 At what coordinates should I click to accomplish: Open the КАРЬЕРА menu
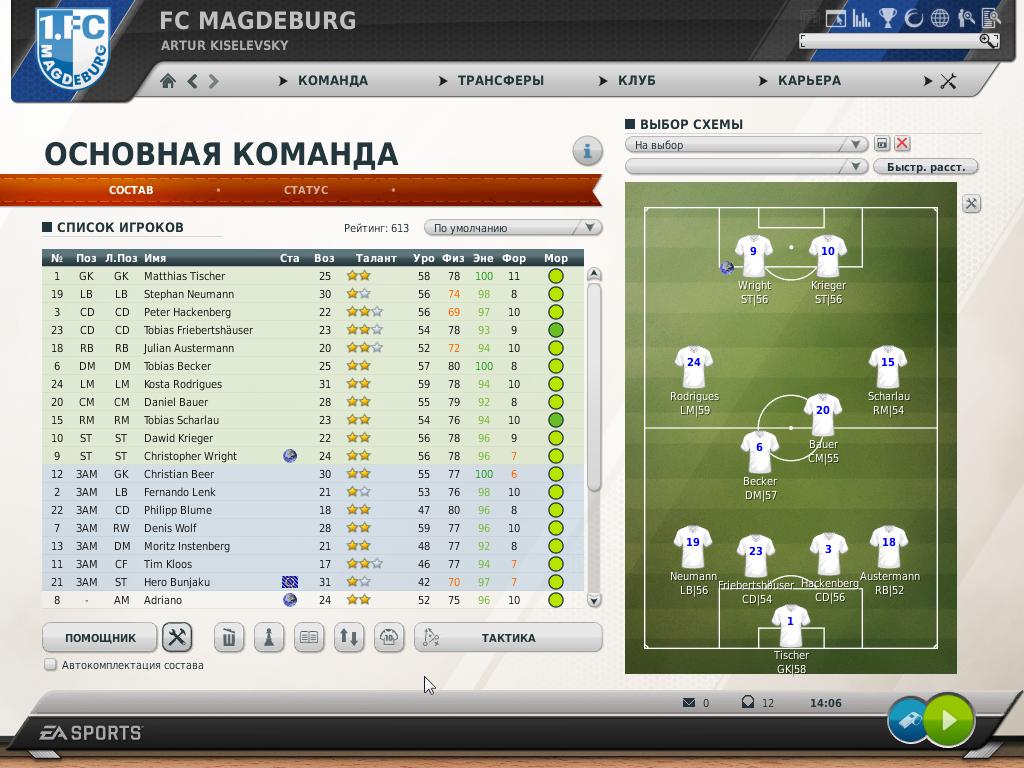pyautogui.click(x=808, y=81)
